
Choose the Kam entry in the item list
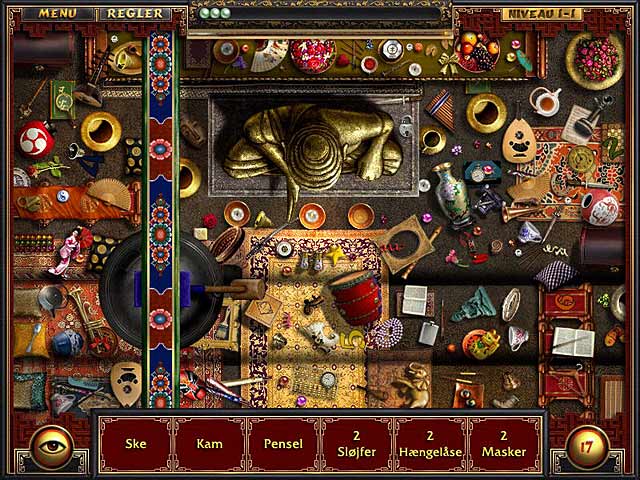pos(209,444)
